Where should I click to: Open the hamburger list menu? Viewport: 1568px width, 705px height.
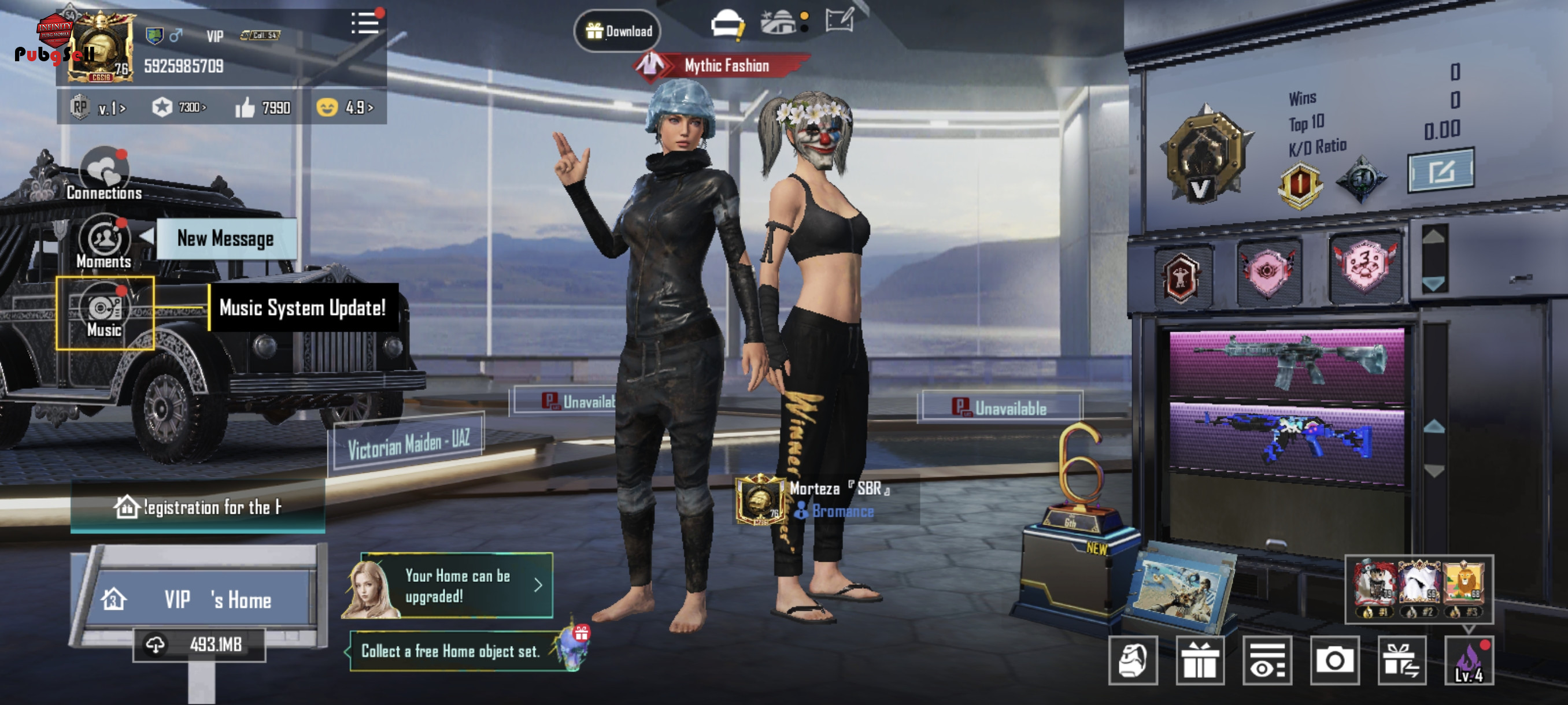coord(365,24)
